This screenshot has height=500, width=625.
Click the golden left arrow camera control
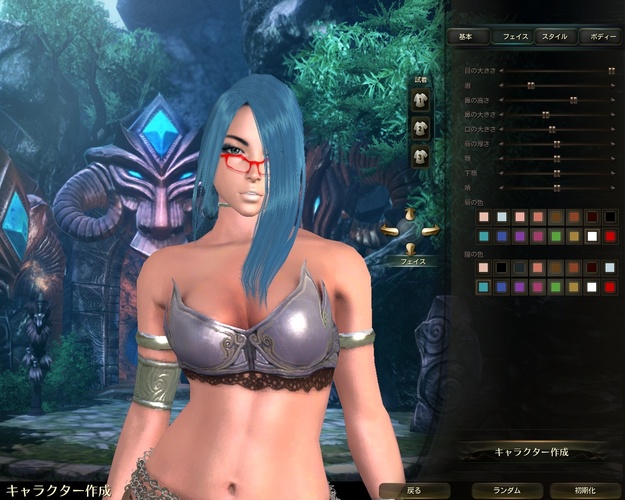(x=390, y=232)
